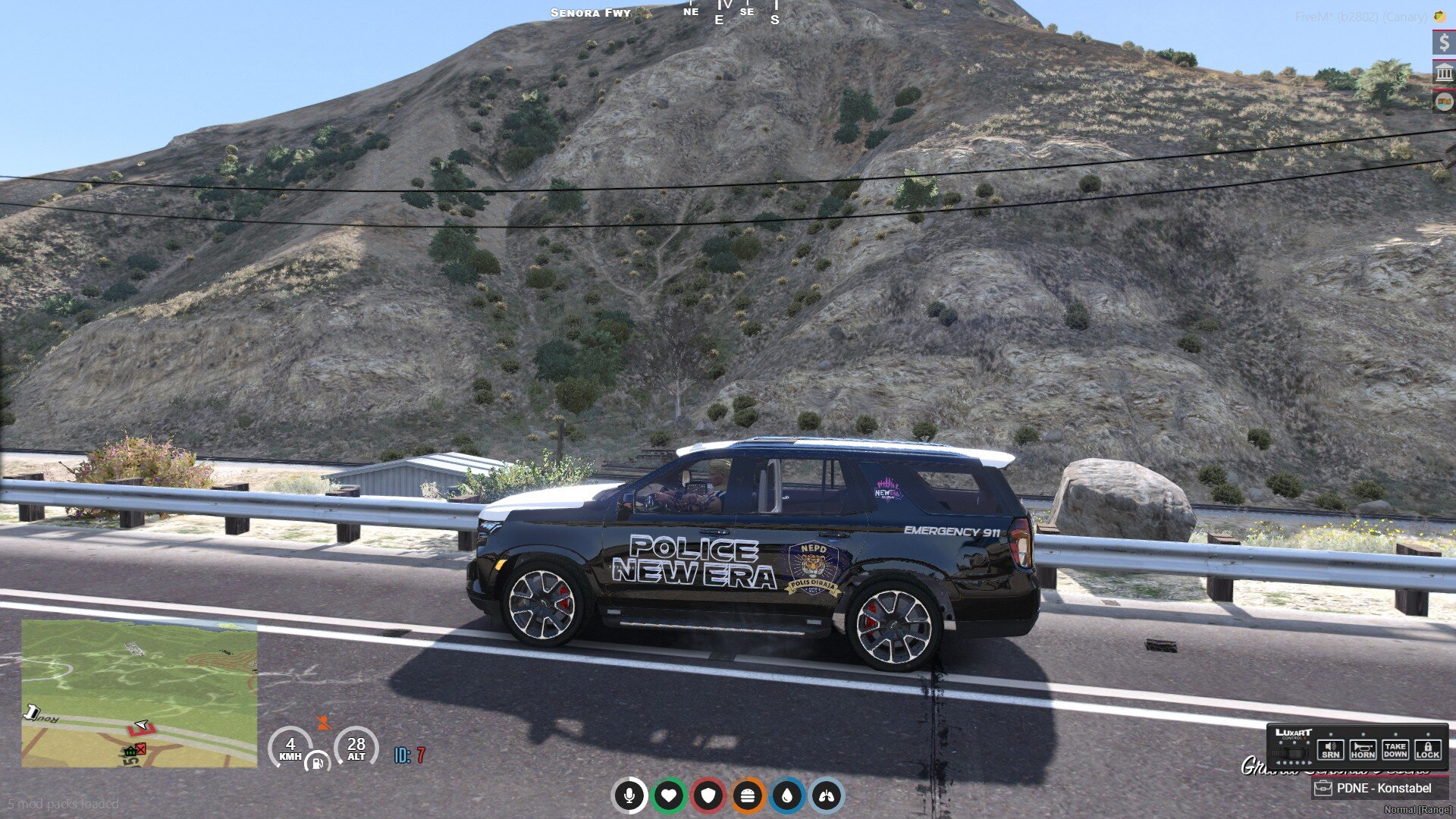Click the burger hunger icon
The image size is (1456, 819).
pos(748,795)
